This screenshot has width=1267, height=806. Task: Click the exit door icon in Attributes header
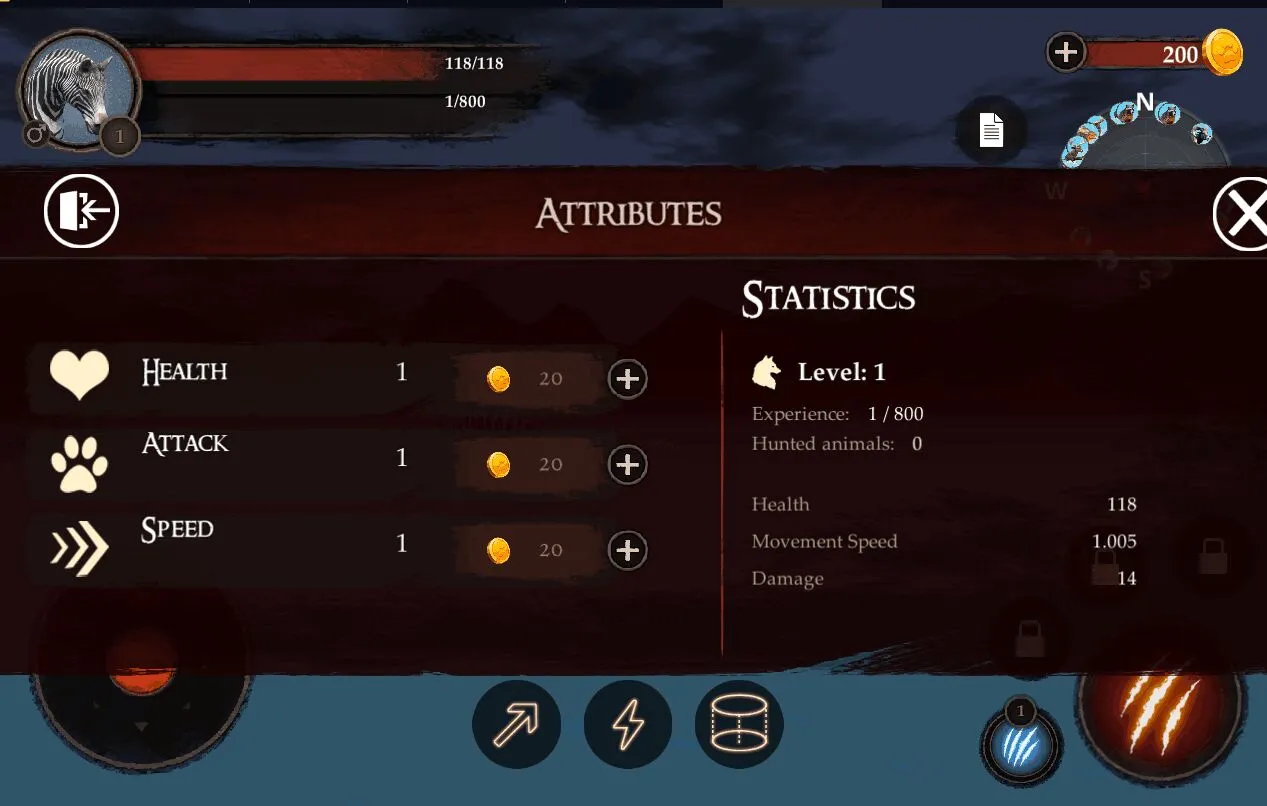(81, 211)
